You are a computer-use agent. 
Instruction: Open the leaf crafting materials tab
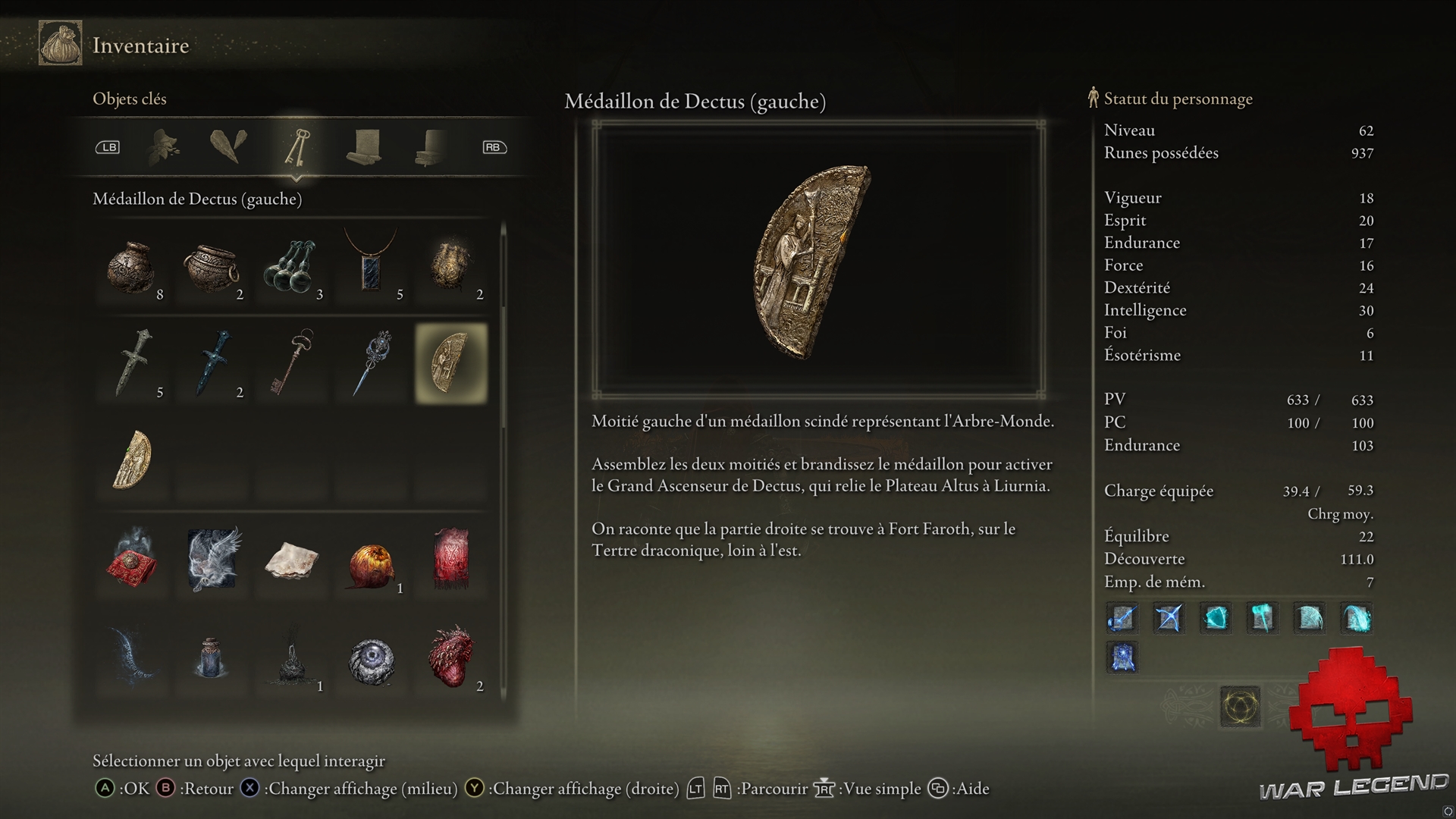pyautogui.click(x=164, y=147)
